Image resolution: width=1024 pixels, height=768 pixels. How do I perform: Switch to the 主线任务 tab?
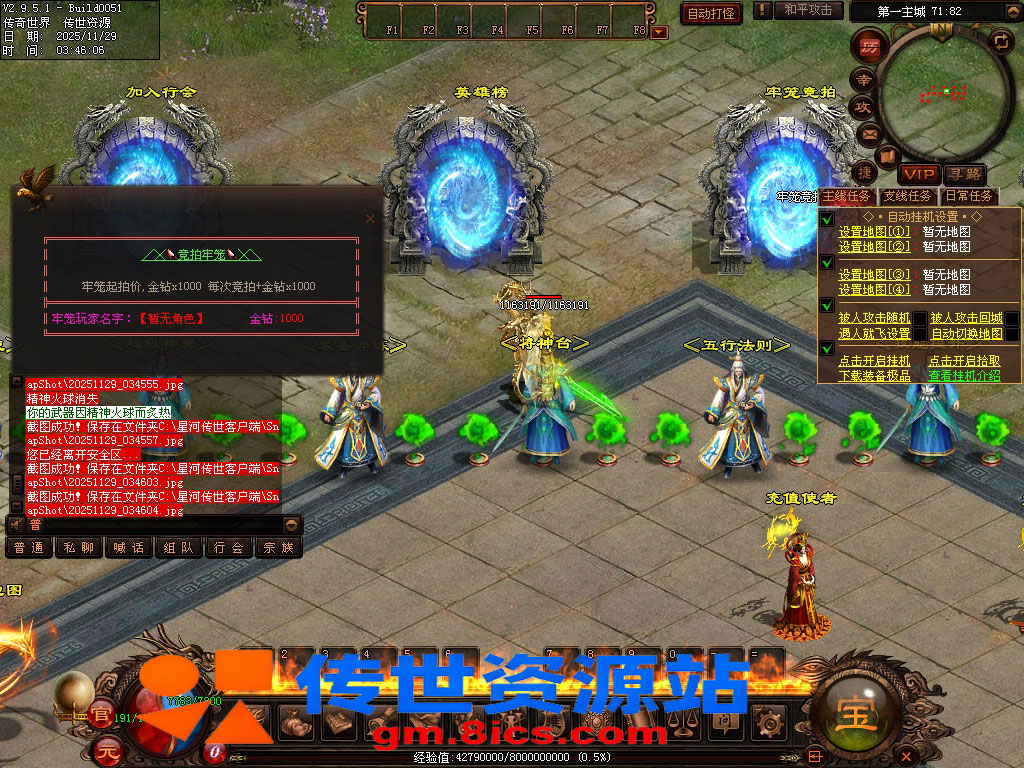[846, 197]
